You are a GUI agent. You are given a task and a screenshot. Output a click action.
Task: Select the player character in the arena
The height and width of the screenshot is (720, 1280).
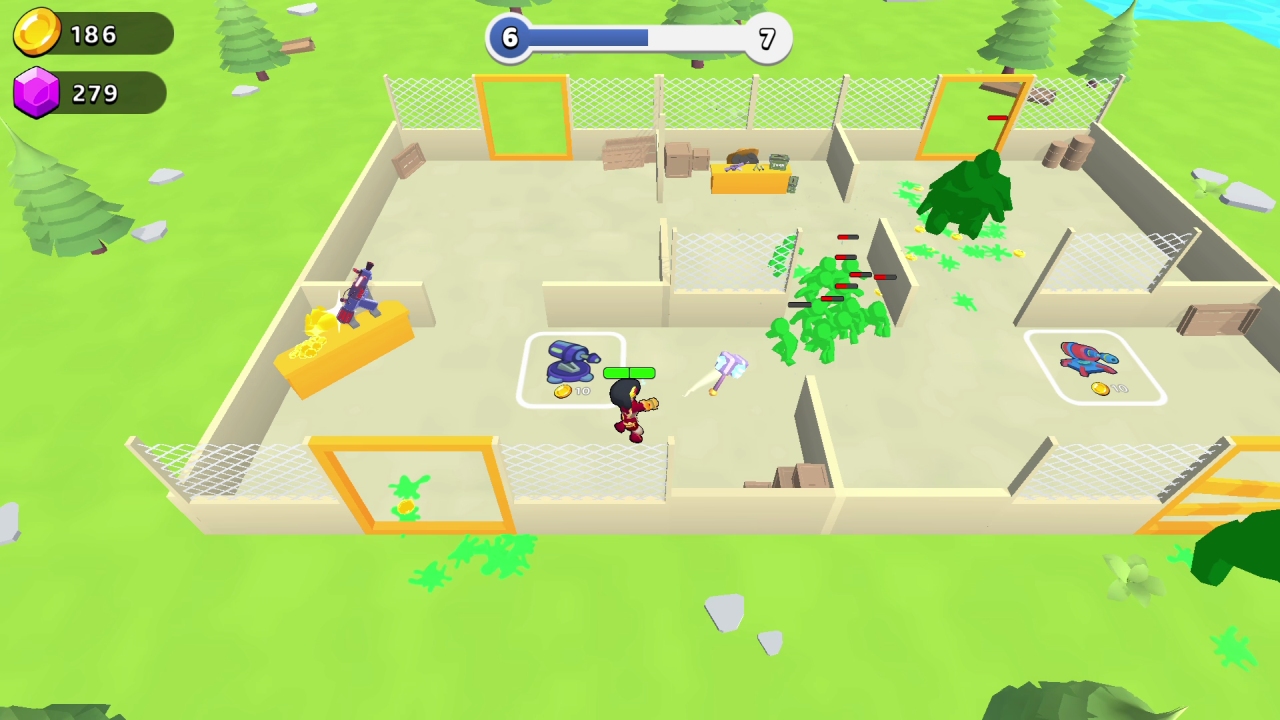(x=630, y=410)
